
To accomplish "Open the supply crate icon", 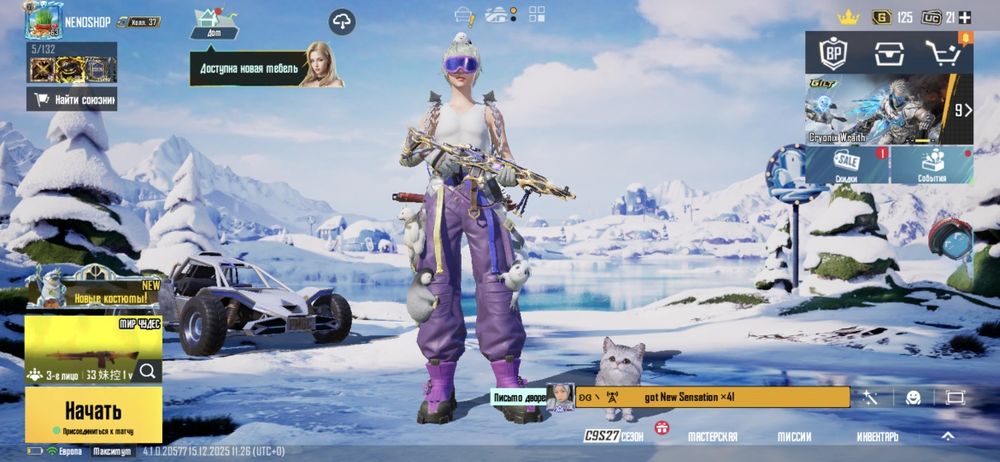I will pyautogui.click(x=889, y=54).
